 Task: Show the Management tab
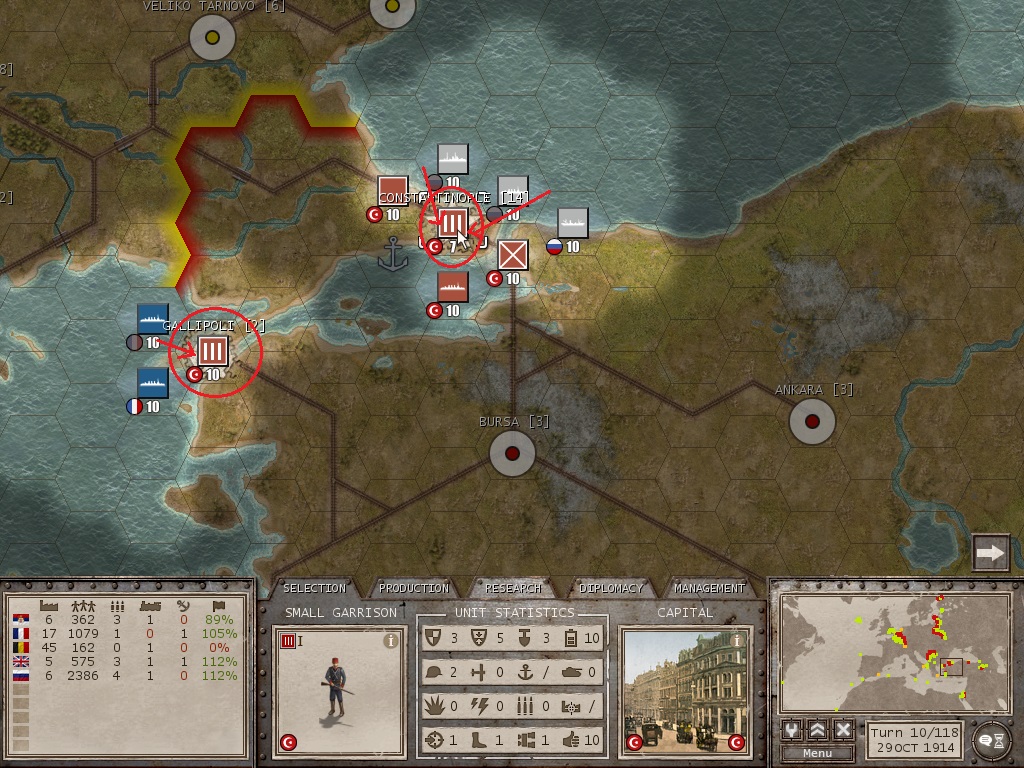(x=709, y=588)
